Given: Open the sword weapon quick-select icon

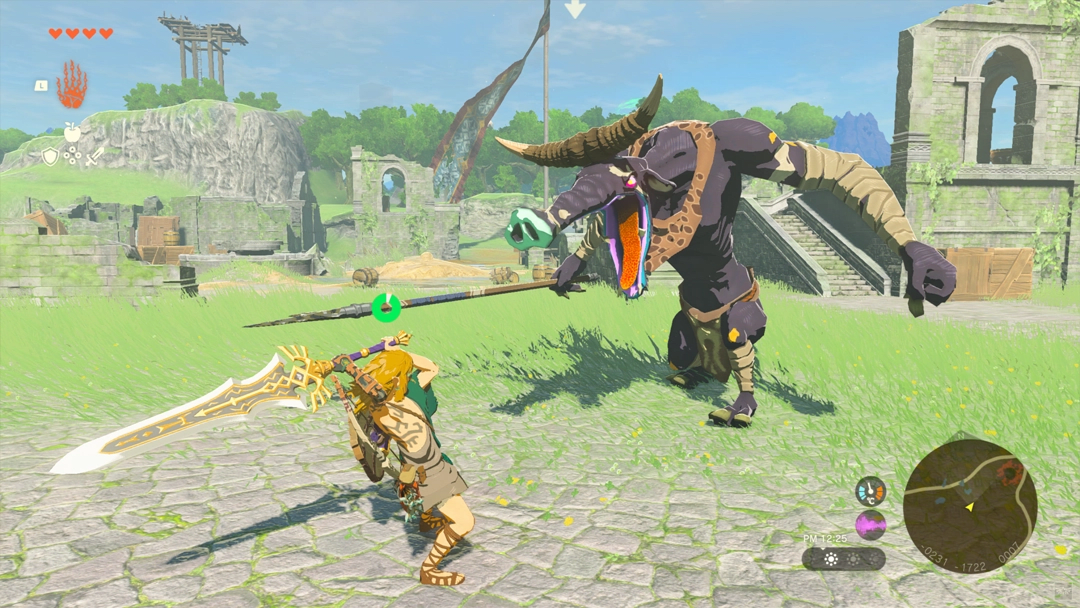Looking at the screenshot, I should tap(94, 156).
